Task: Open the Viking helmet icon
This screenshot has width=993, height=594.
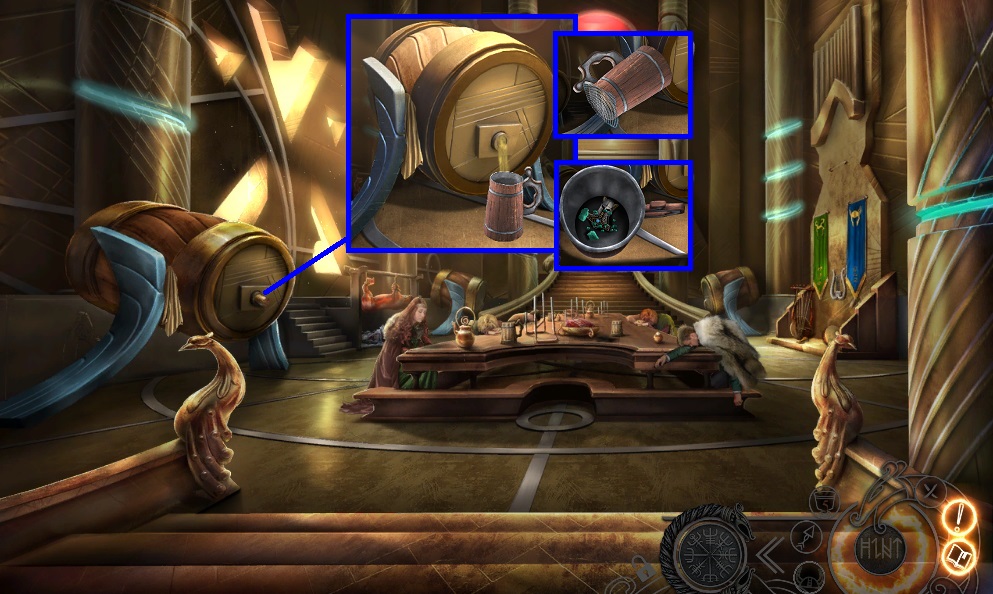Action: pyautogui.click(x=807, y=577)
